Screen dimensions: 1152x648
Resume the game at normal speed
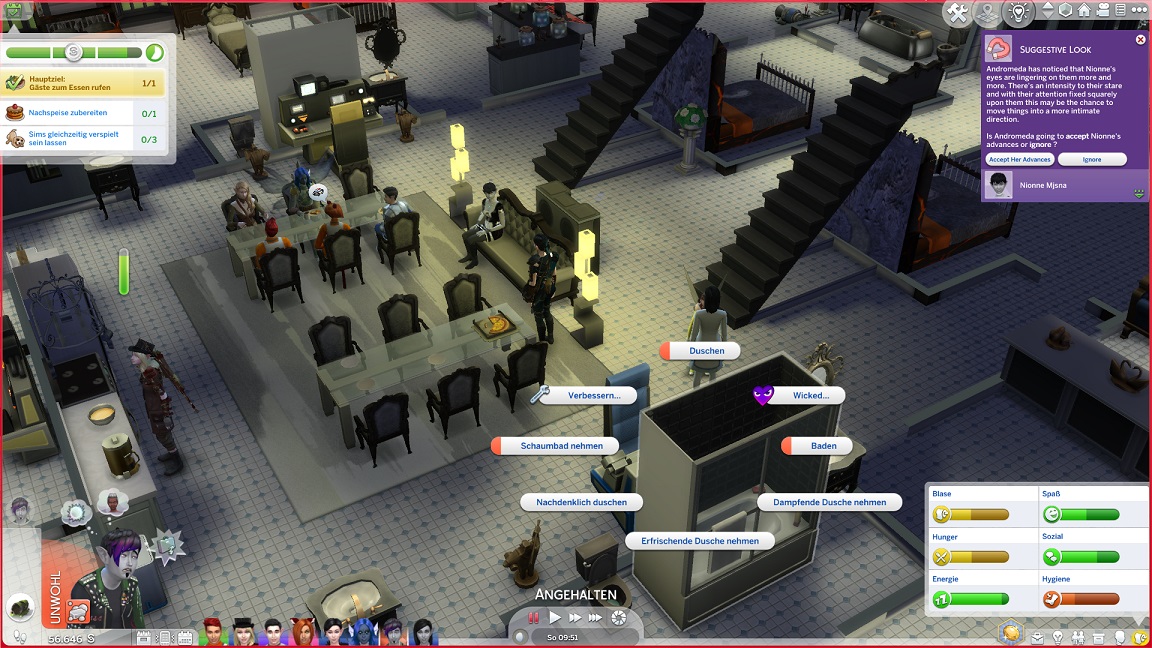tap(556, 618)
